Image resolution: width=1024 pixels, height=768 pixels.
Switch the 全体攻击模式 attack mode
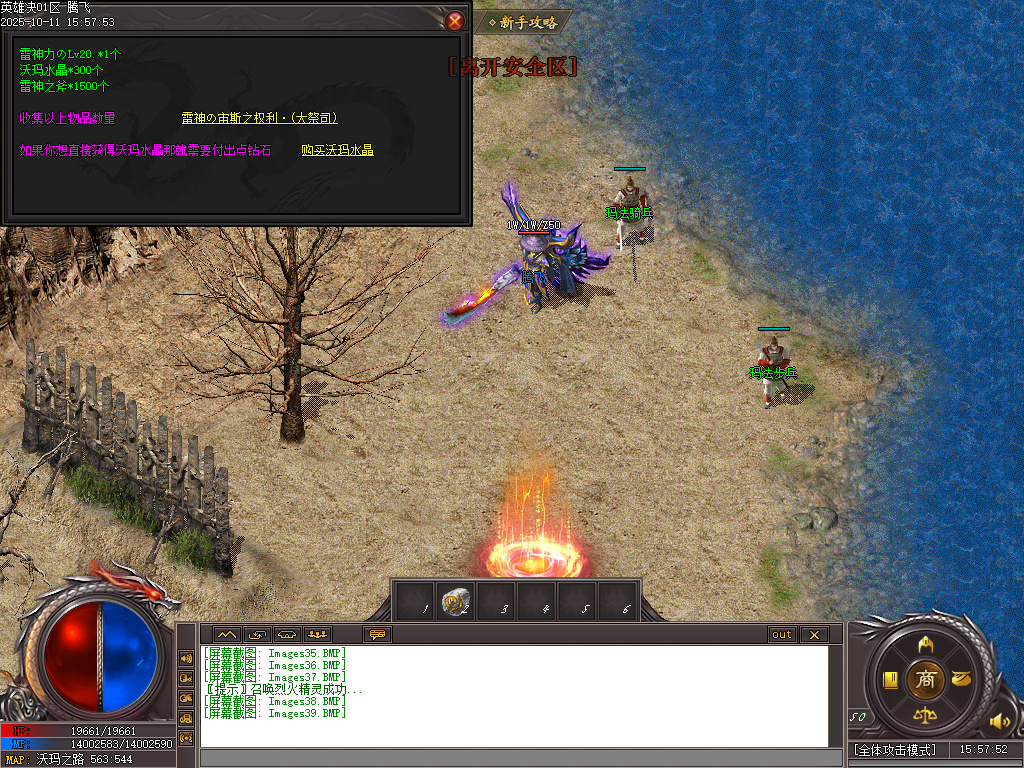coord(896,750)
